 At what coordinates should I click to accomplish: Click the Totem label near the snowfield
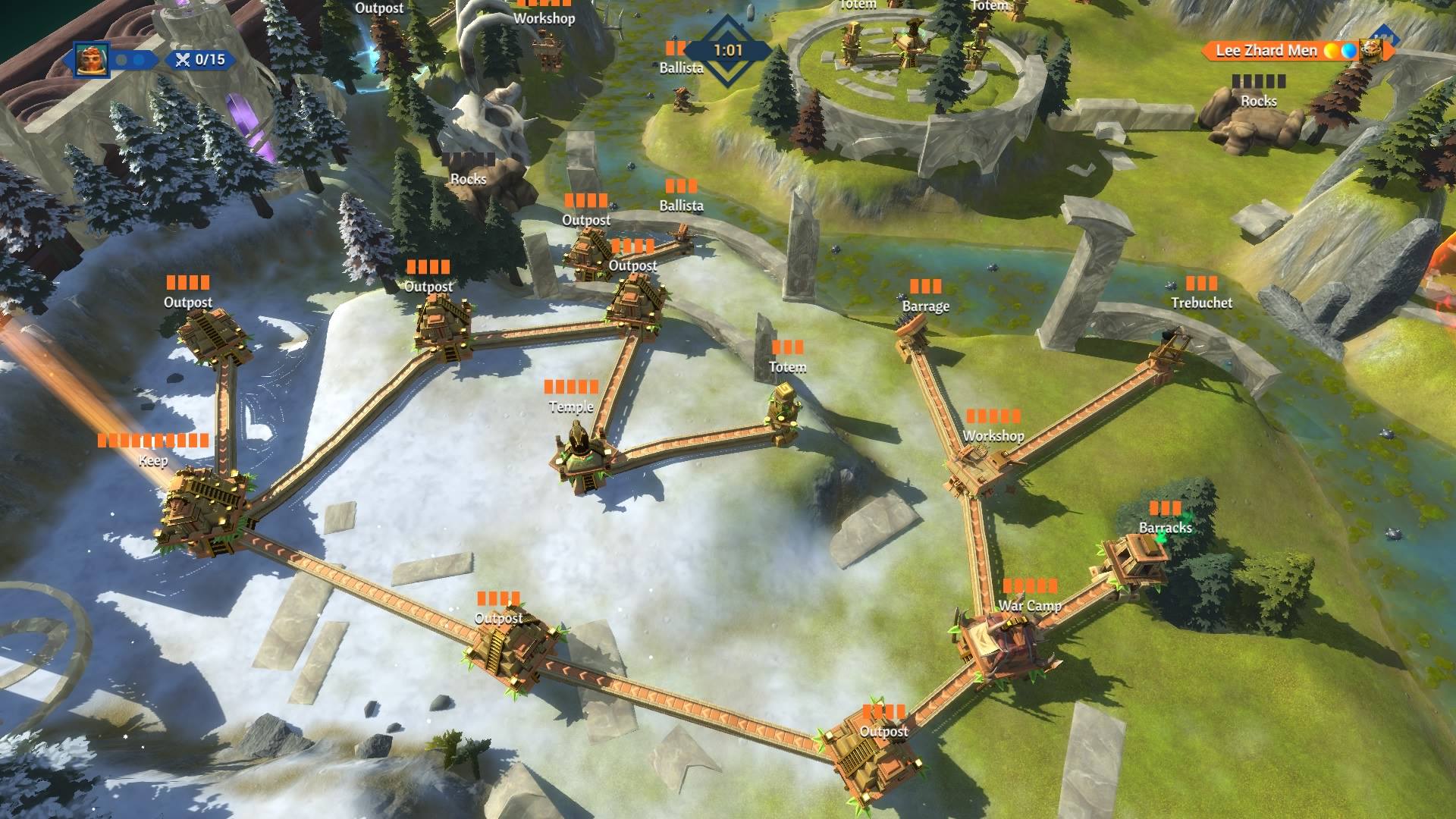click(789, 366)
